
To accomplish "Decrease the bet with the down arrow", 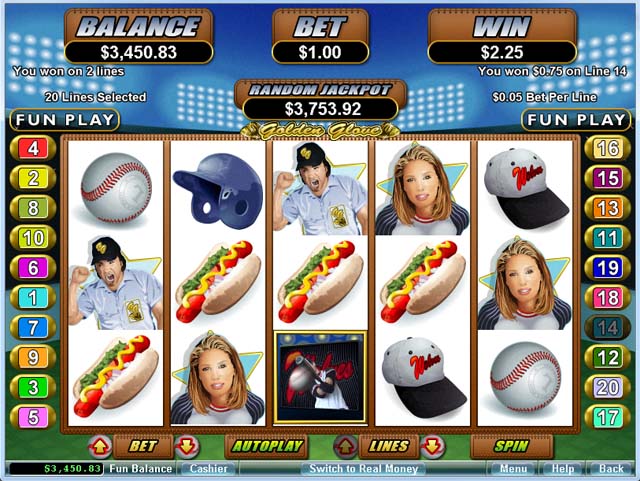I will click(x=187, y=446).
